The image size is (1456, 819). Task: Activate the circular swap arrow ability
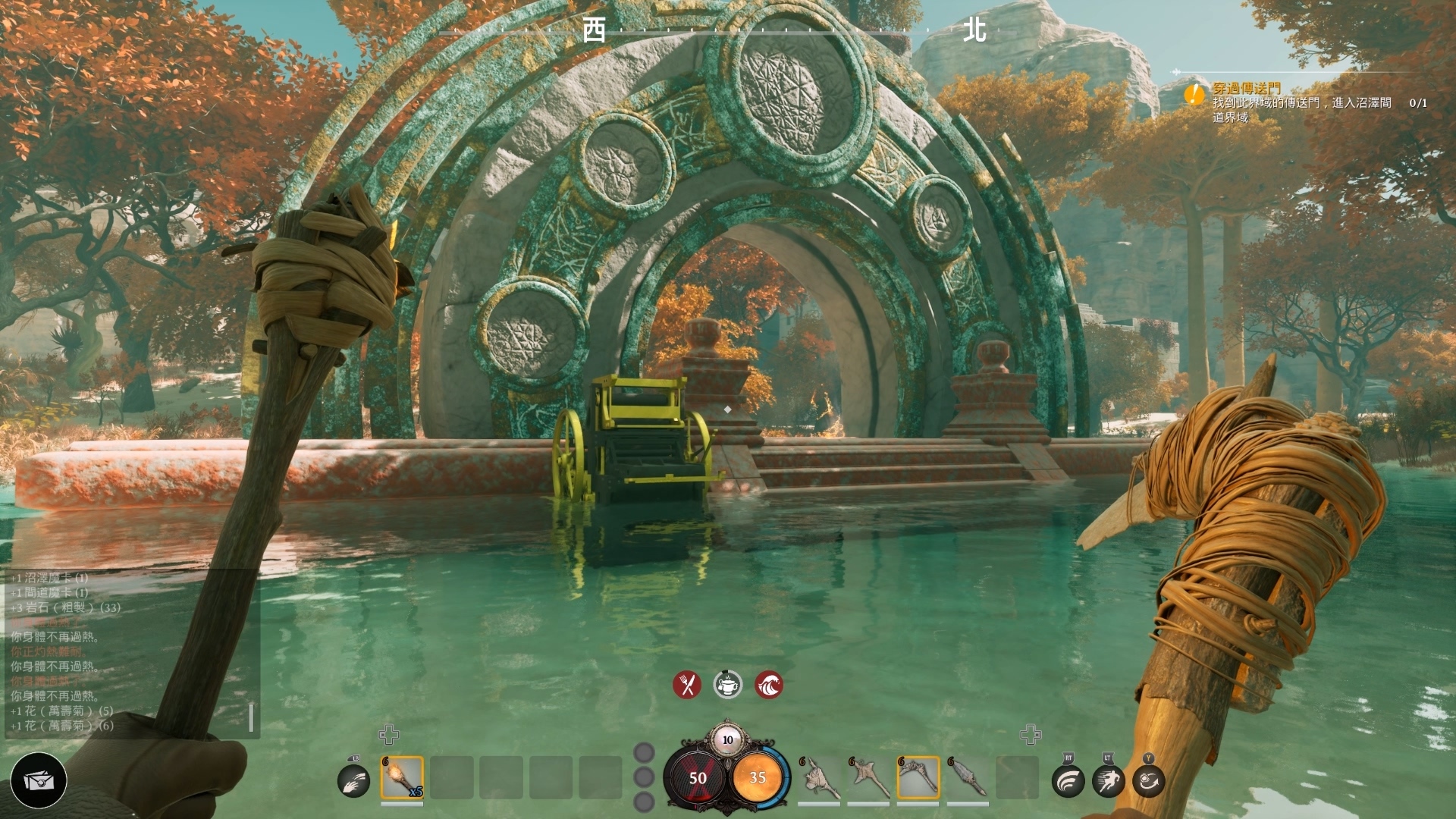1148,780
